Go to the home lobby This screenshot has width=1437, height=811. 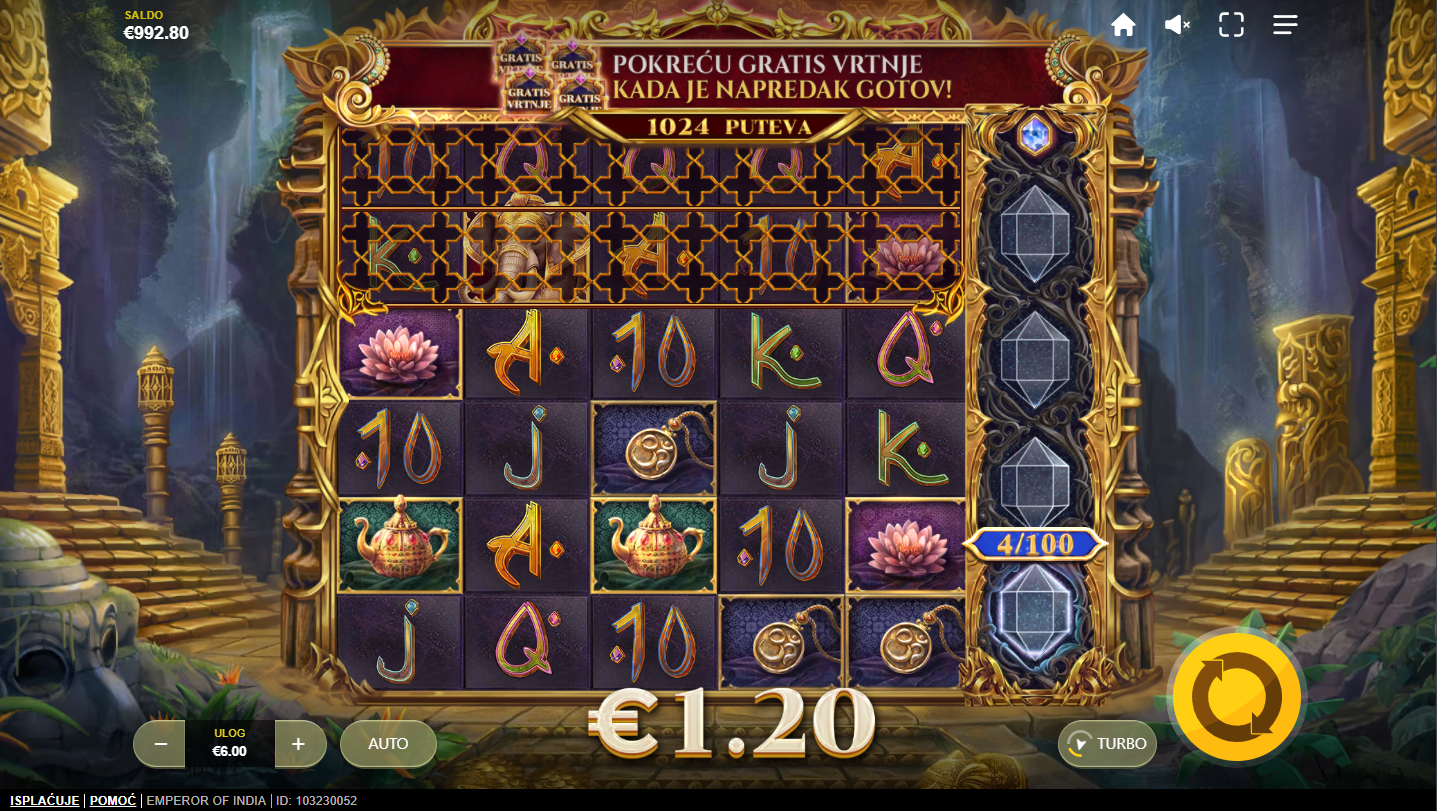[1123, 25]
